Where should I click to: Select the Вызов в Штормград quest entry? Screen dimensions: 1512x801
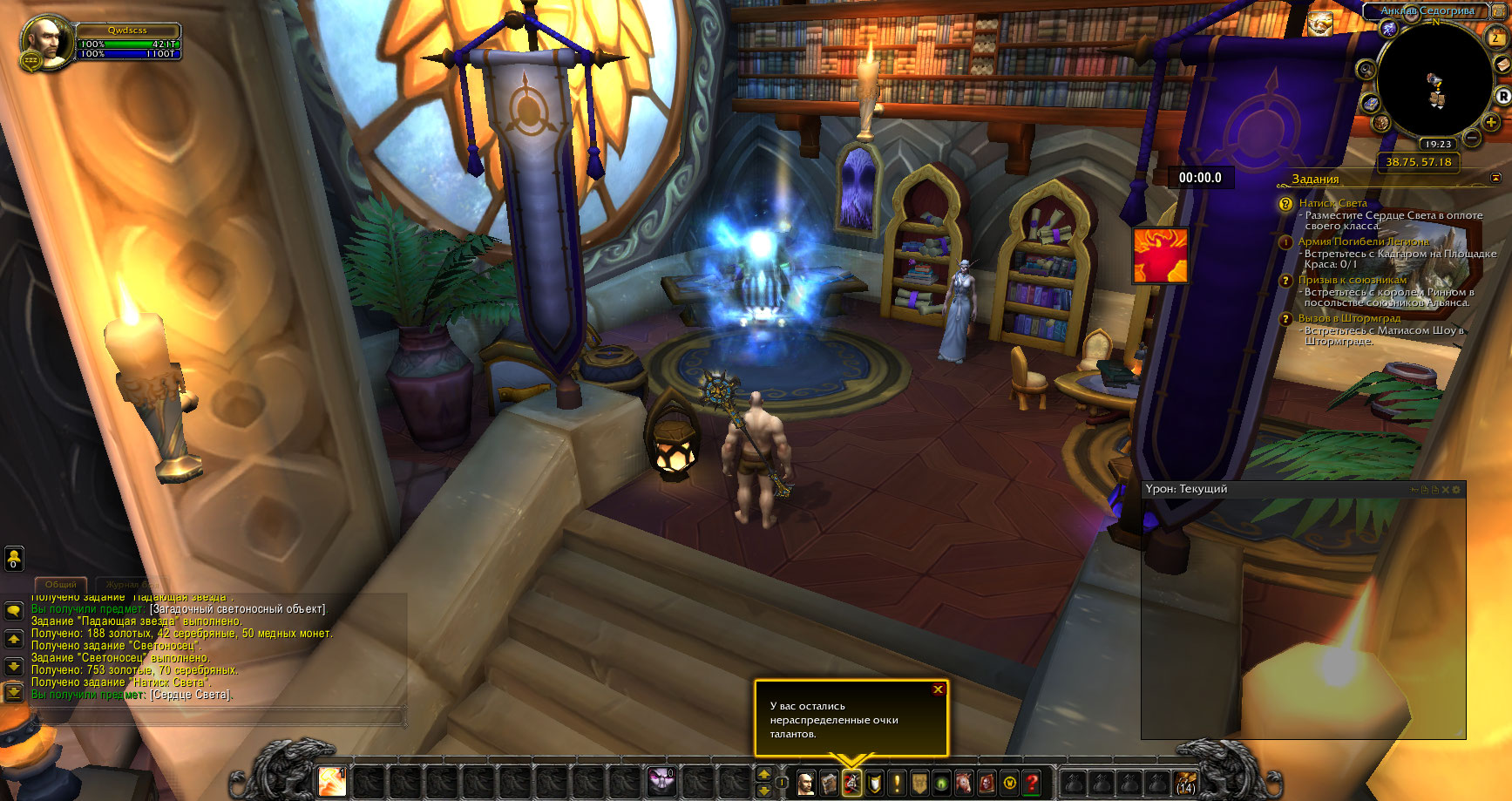click(1349, 318)
